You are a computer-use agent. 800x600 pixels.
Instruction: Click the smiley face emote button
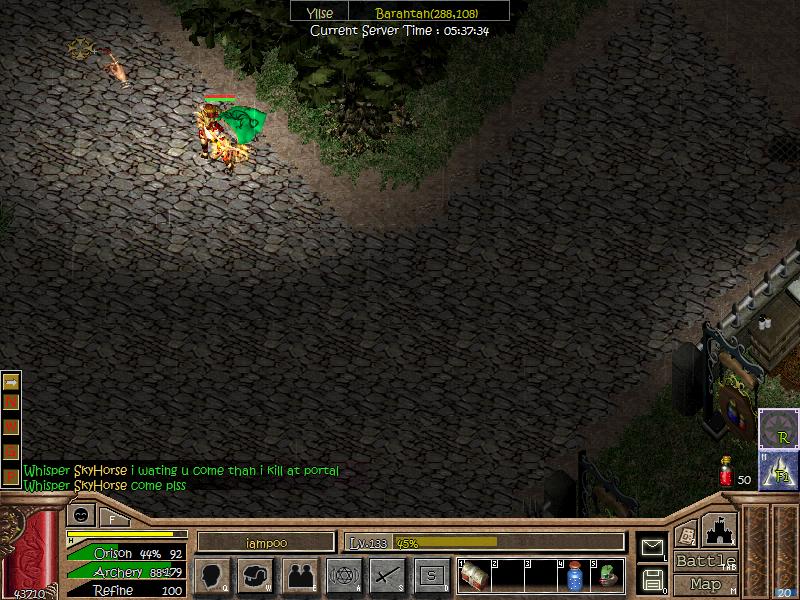pos(79,516)
